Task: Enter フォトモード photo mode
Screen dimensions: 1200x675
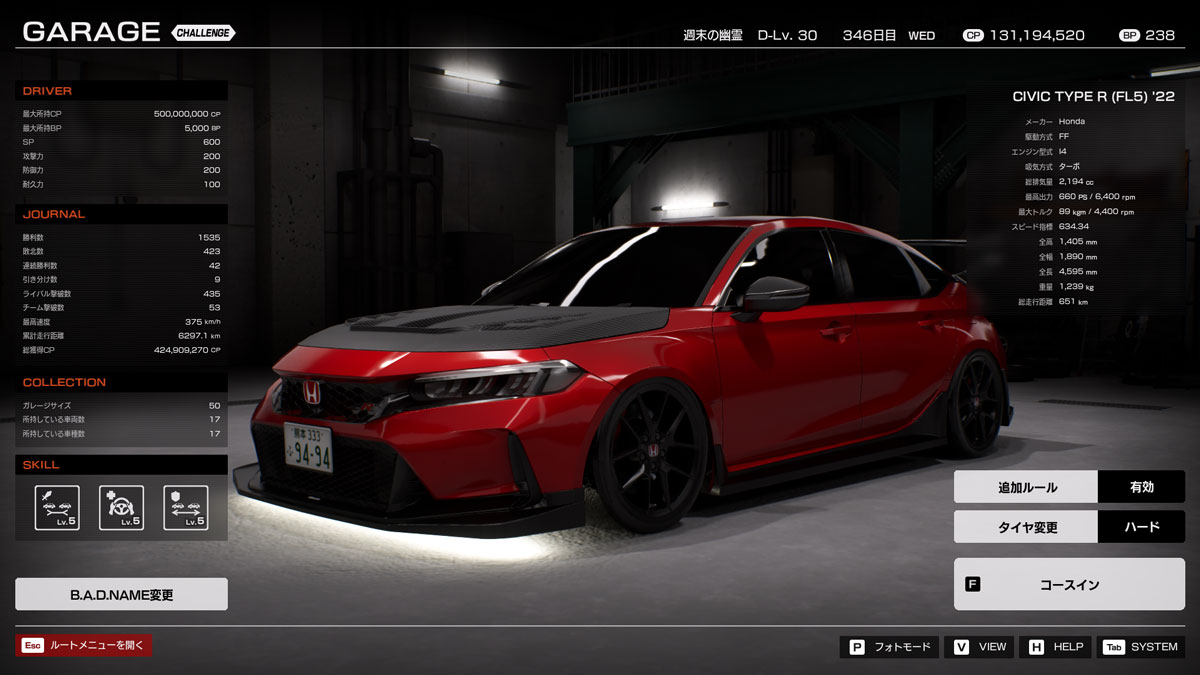Action: point(889,647)
